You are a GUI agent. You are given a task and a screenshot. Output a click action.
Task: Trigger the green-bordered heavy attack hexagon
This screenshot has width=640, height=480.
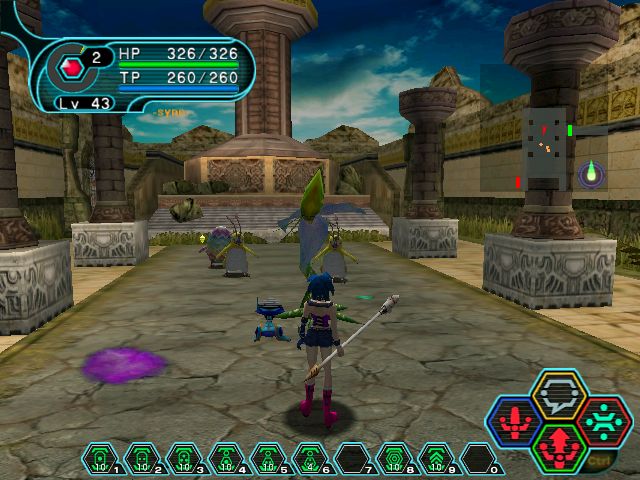click(558, 447)
